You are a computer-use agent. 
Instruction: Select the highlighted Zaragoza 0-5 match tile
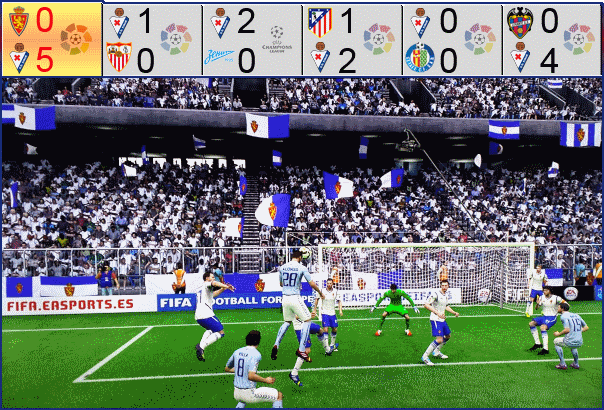click(x=51, y=39)
